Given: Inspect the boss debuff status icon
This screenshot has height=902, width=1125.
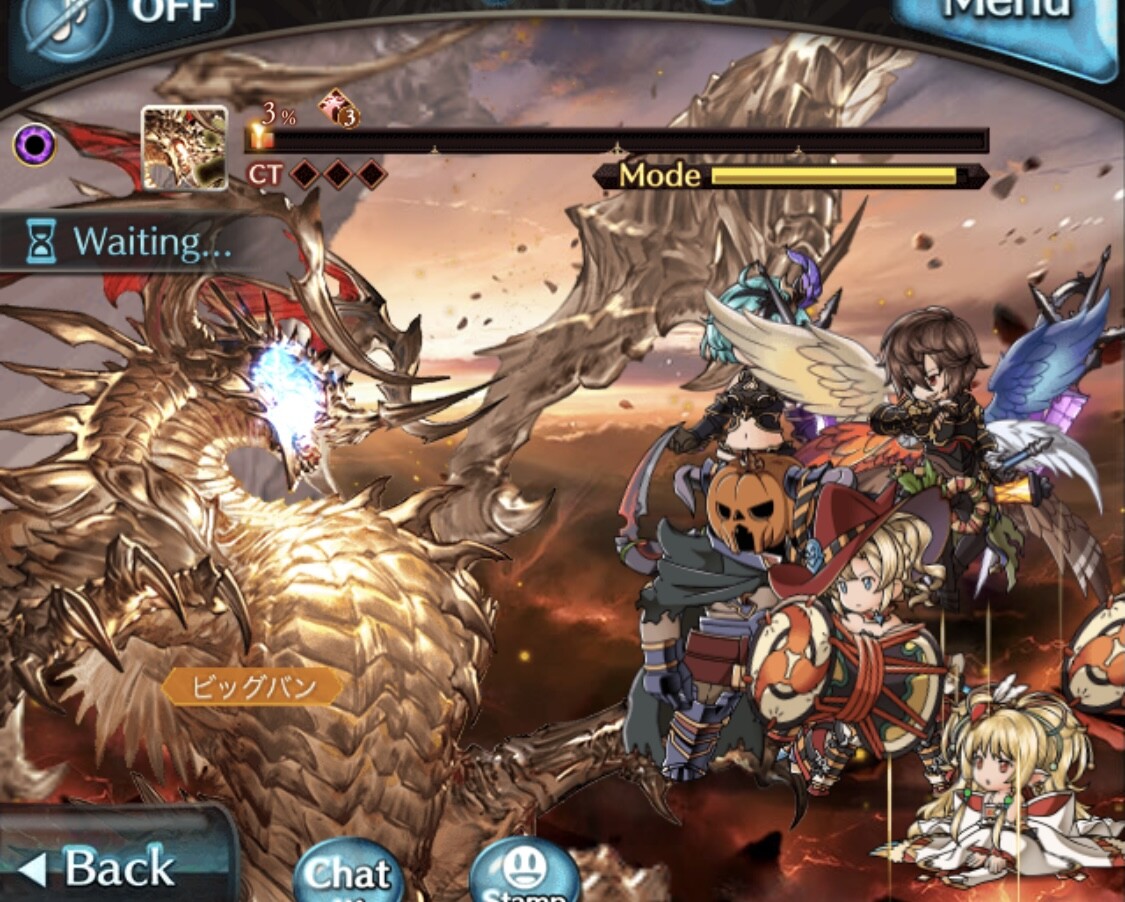Looking at the screenshot, I should [340, 109].
